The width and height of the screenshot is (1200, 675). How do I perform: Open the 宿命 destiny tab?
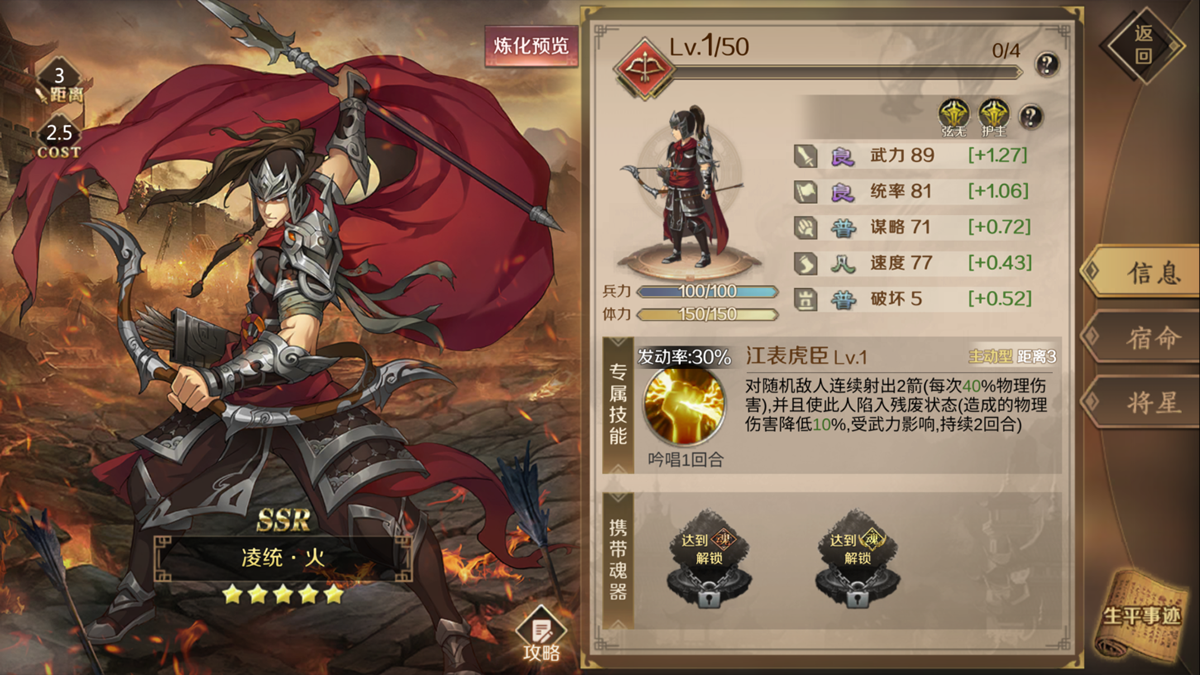coord(1141,338)
